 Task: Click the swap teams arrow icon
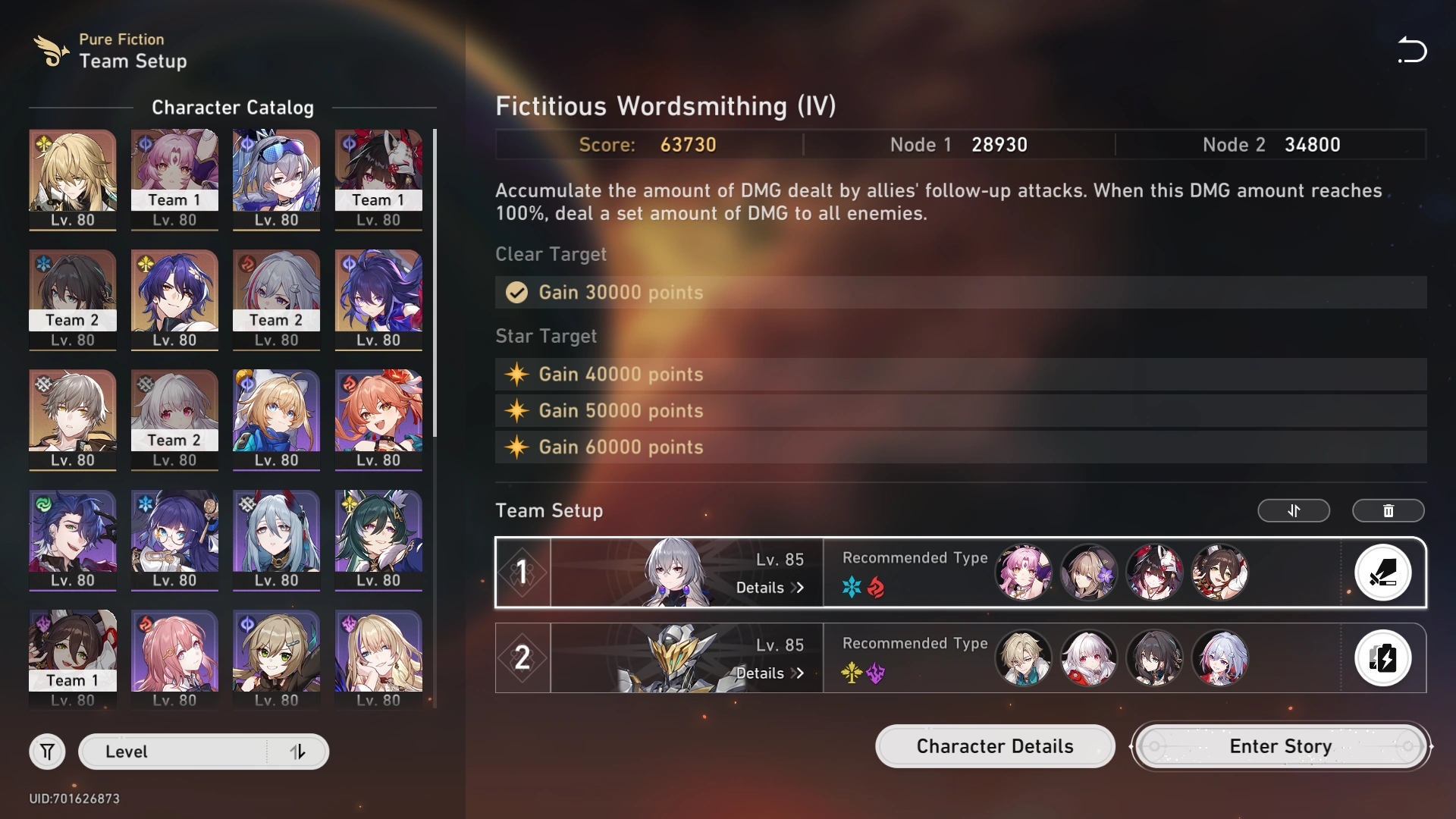tap(1294, 511)
